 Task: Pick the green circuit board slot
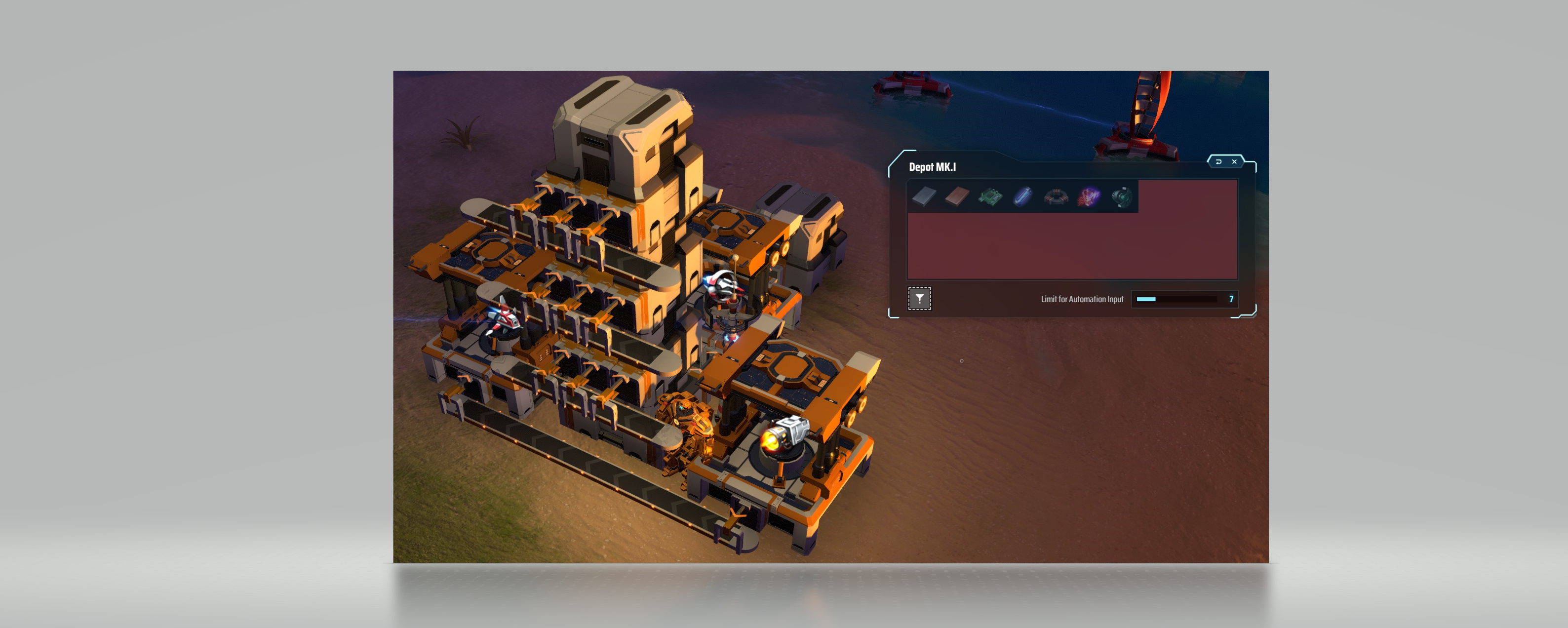pos(990,196)
